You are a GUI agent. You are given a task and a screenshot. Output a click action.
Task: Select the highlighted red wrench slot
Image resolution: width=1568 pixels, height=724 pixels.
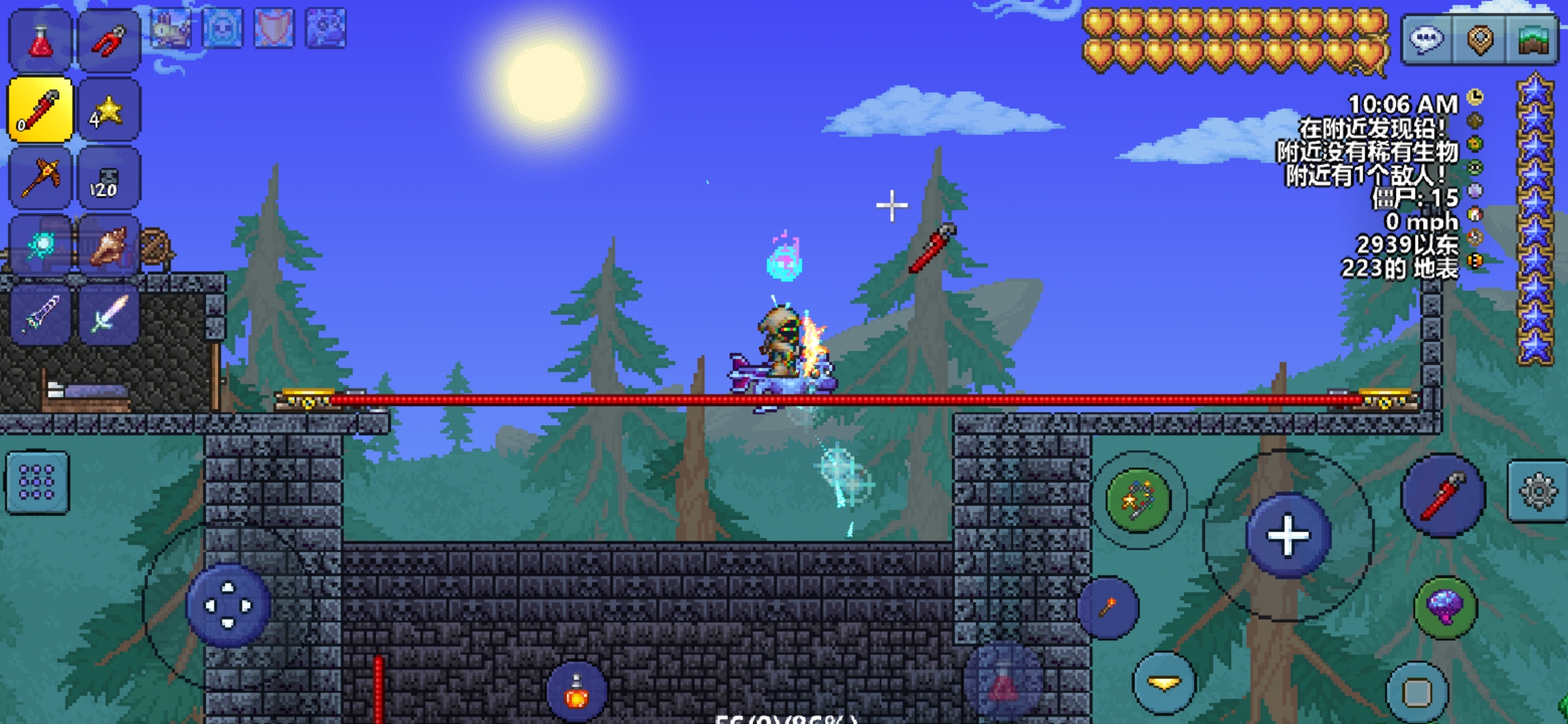pyautogui.click(x=40, y=110)
